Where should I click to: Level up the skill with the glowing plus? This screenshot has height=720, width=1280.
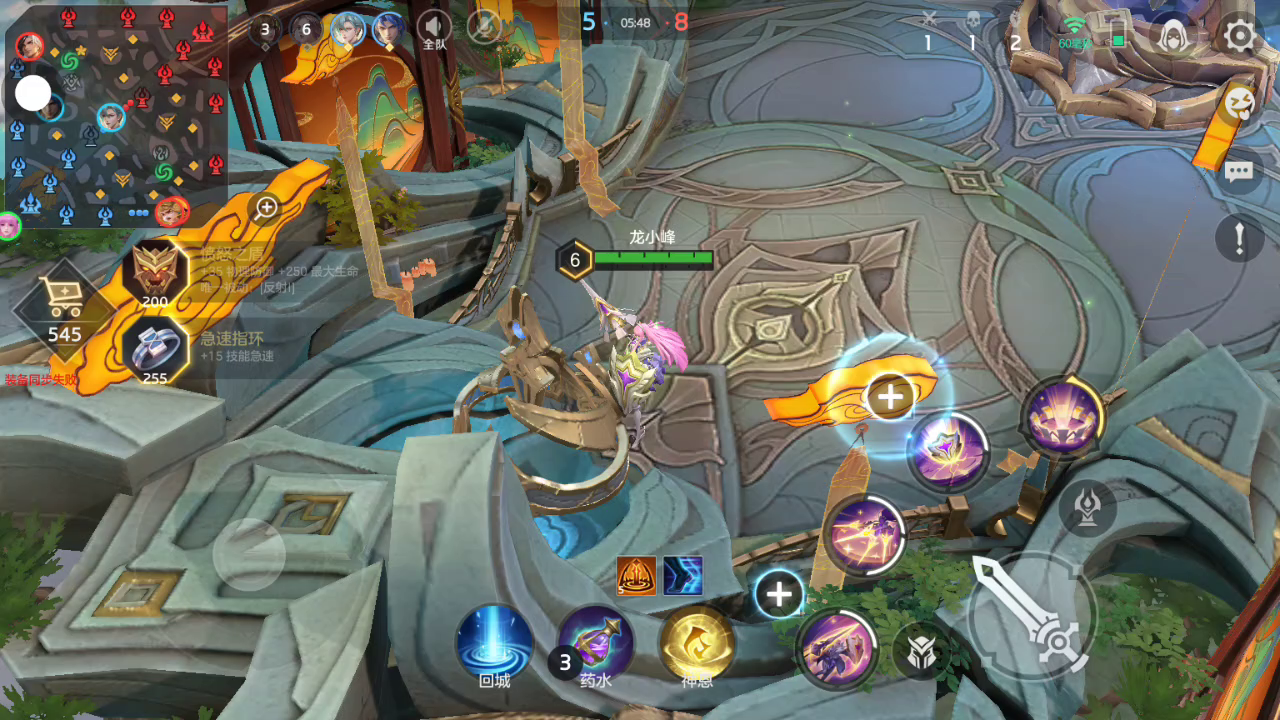(x=889, y=397)
